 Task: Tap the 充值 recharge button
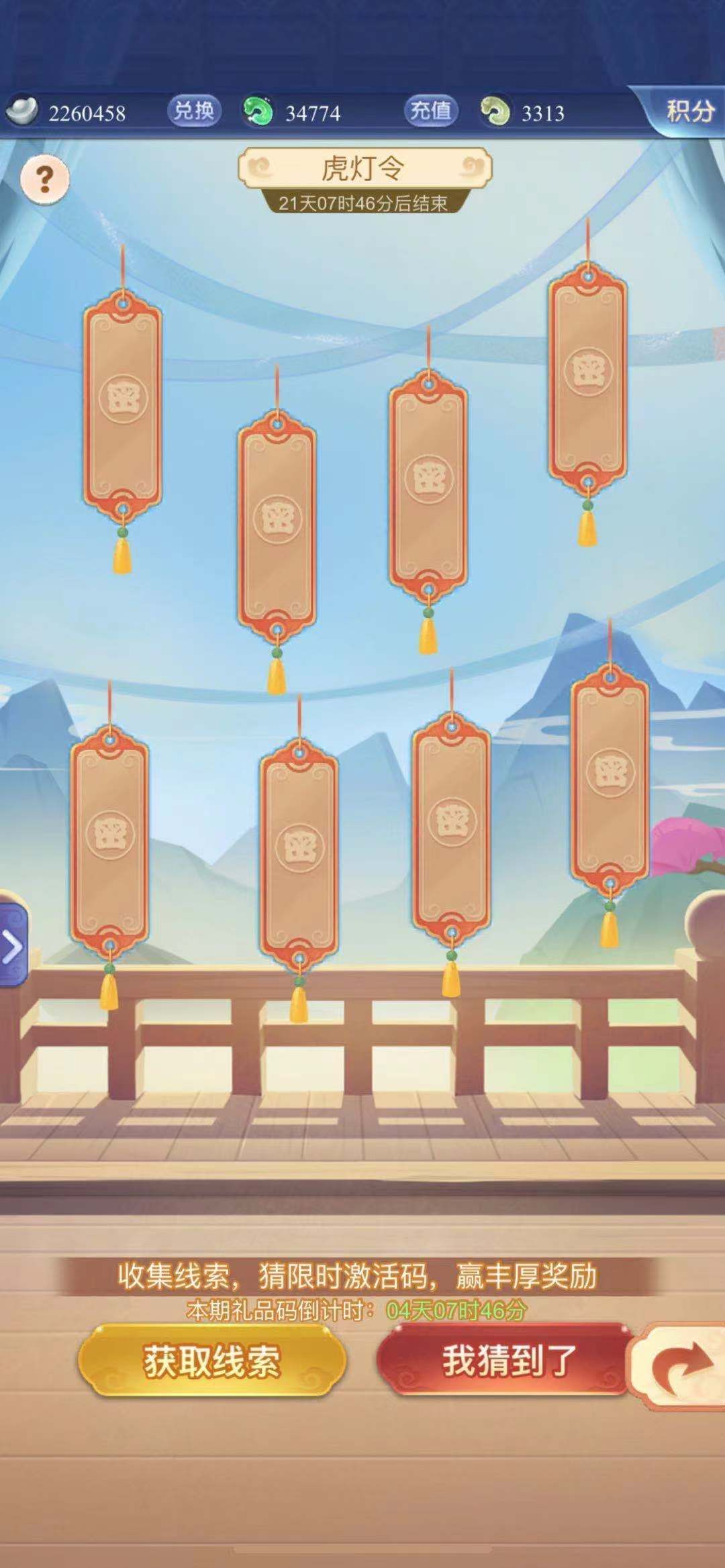point(430,111)
